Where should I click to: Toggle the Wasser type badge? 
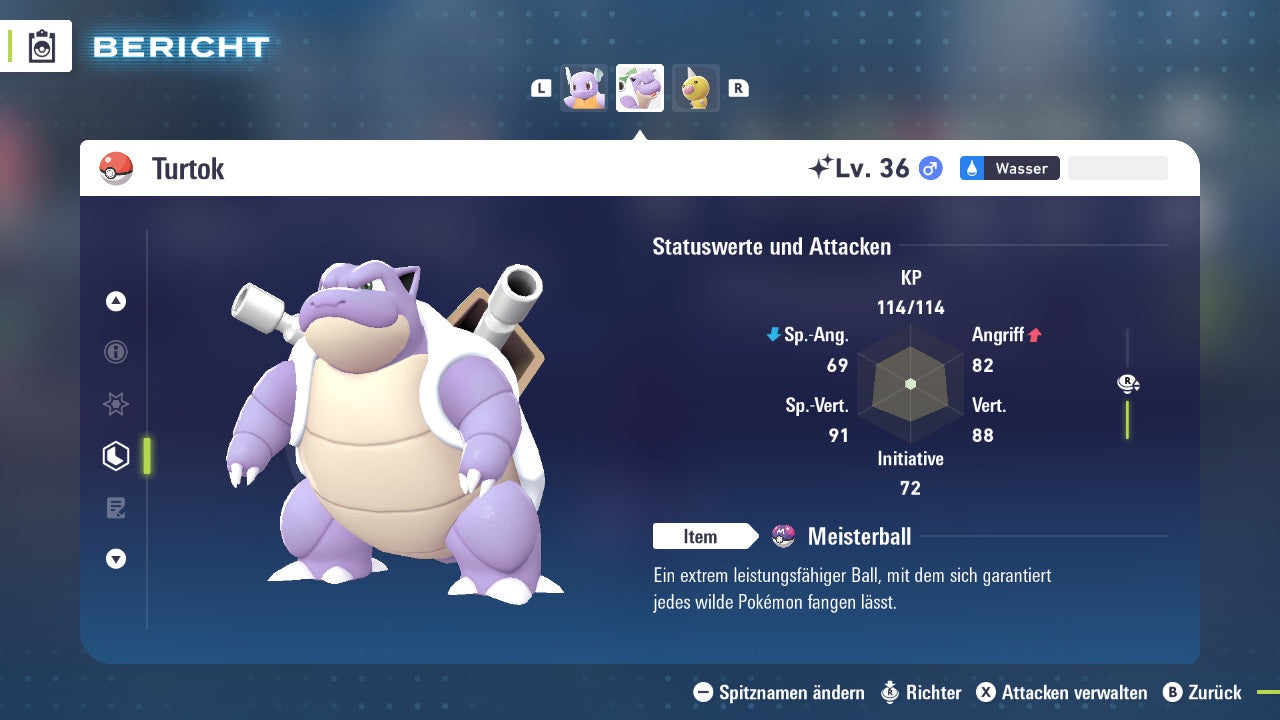[x=1009, y=168]
